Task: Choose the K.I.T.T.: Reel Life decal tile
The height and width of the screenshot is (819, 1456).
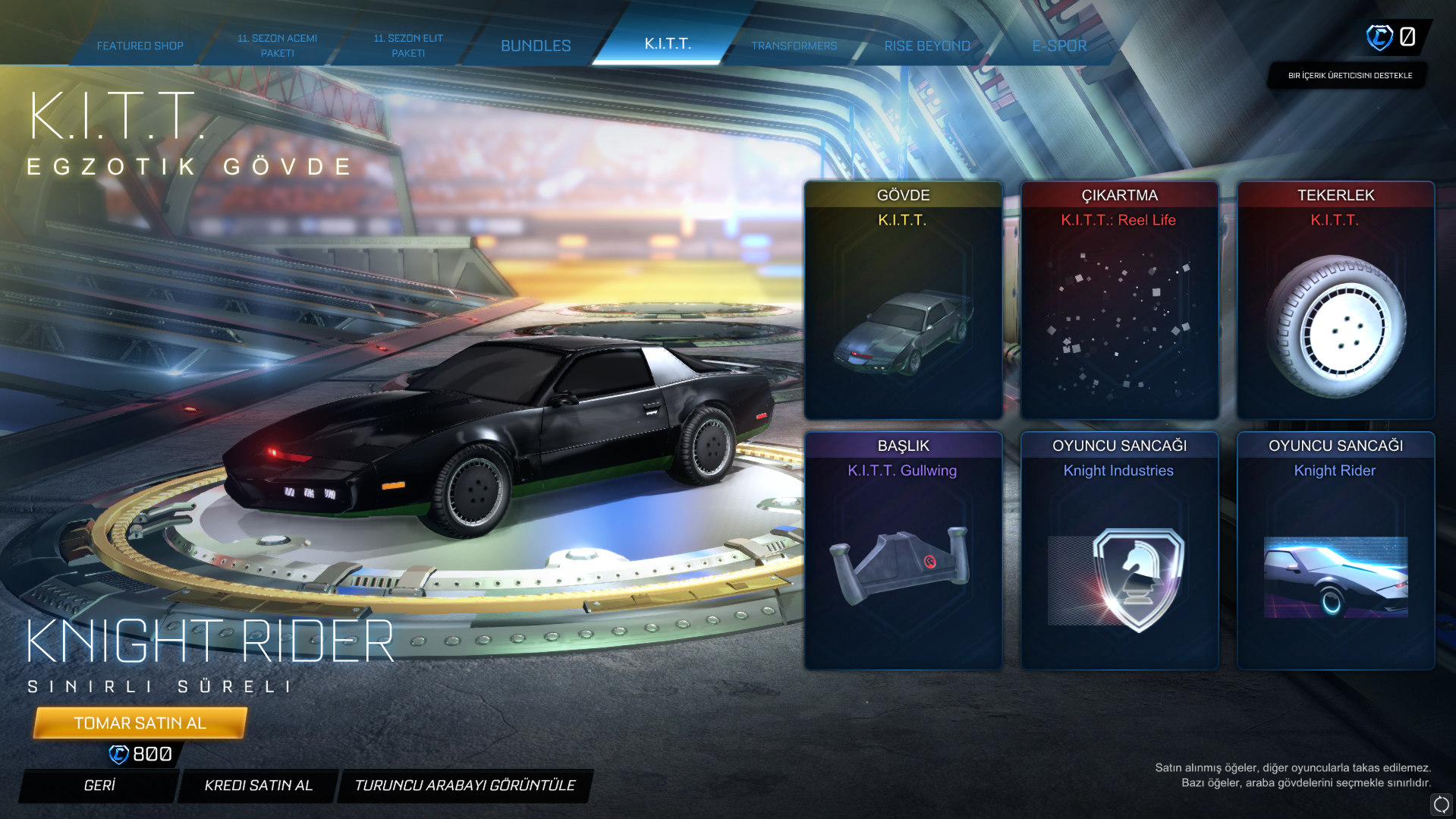Action: click(1119, 300)
